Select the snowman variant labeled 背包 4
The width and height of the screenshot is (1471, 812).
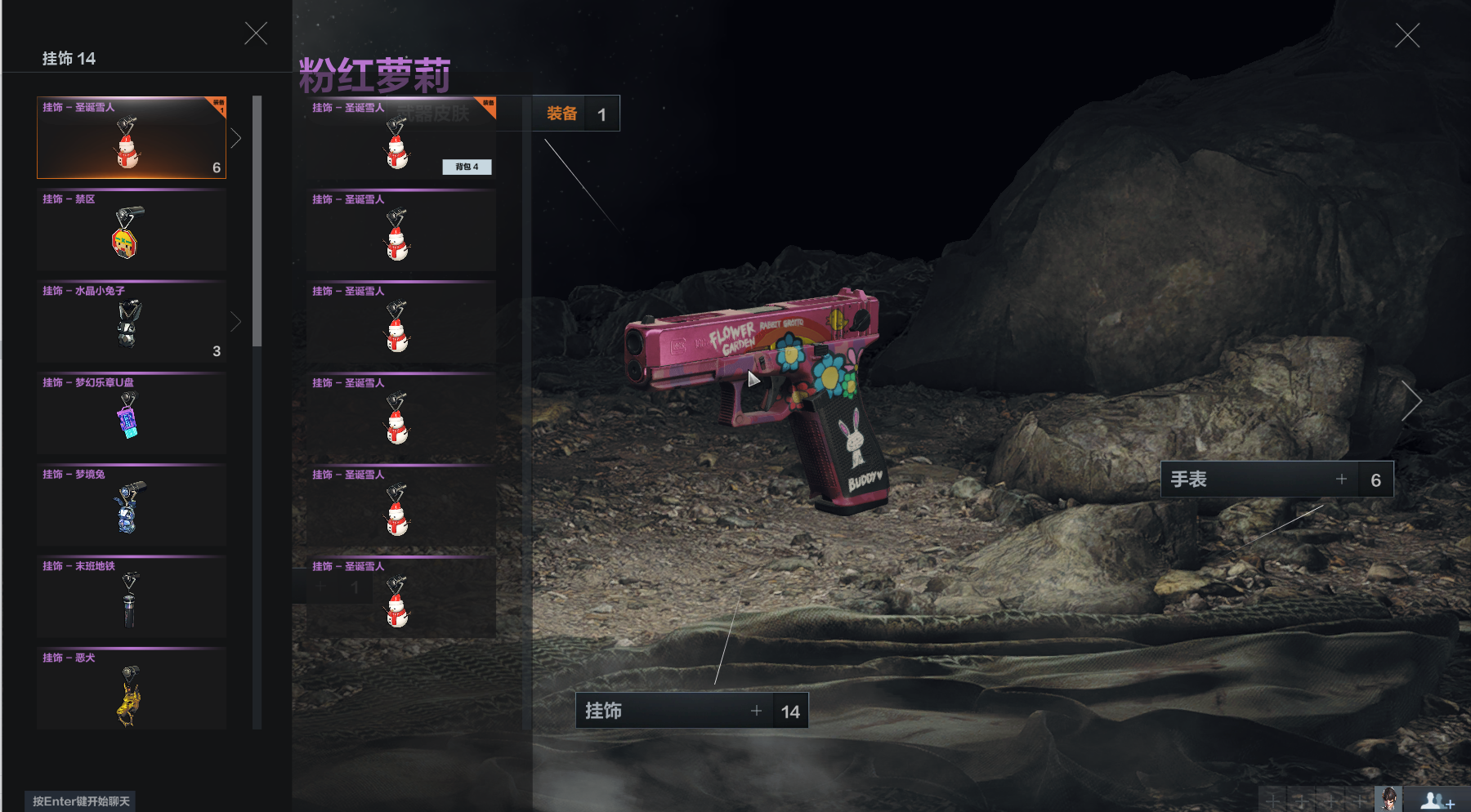pos(400,139)
